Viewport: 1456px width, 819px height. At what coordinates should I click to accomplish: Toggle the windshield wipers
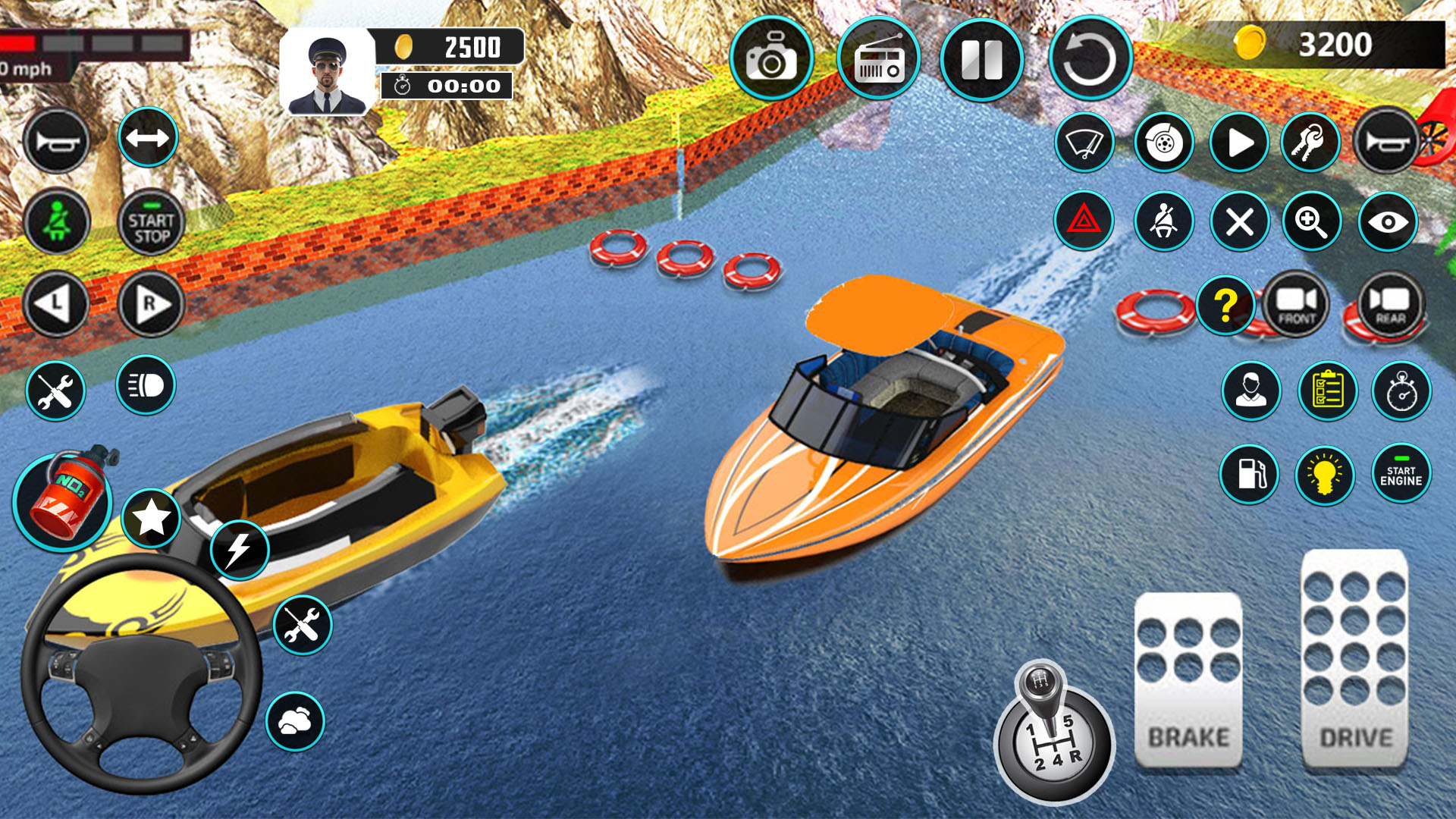click(1084, 143)
